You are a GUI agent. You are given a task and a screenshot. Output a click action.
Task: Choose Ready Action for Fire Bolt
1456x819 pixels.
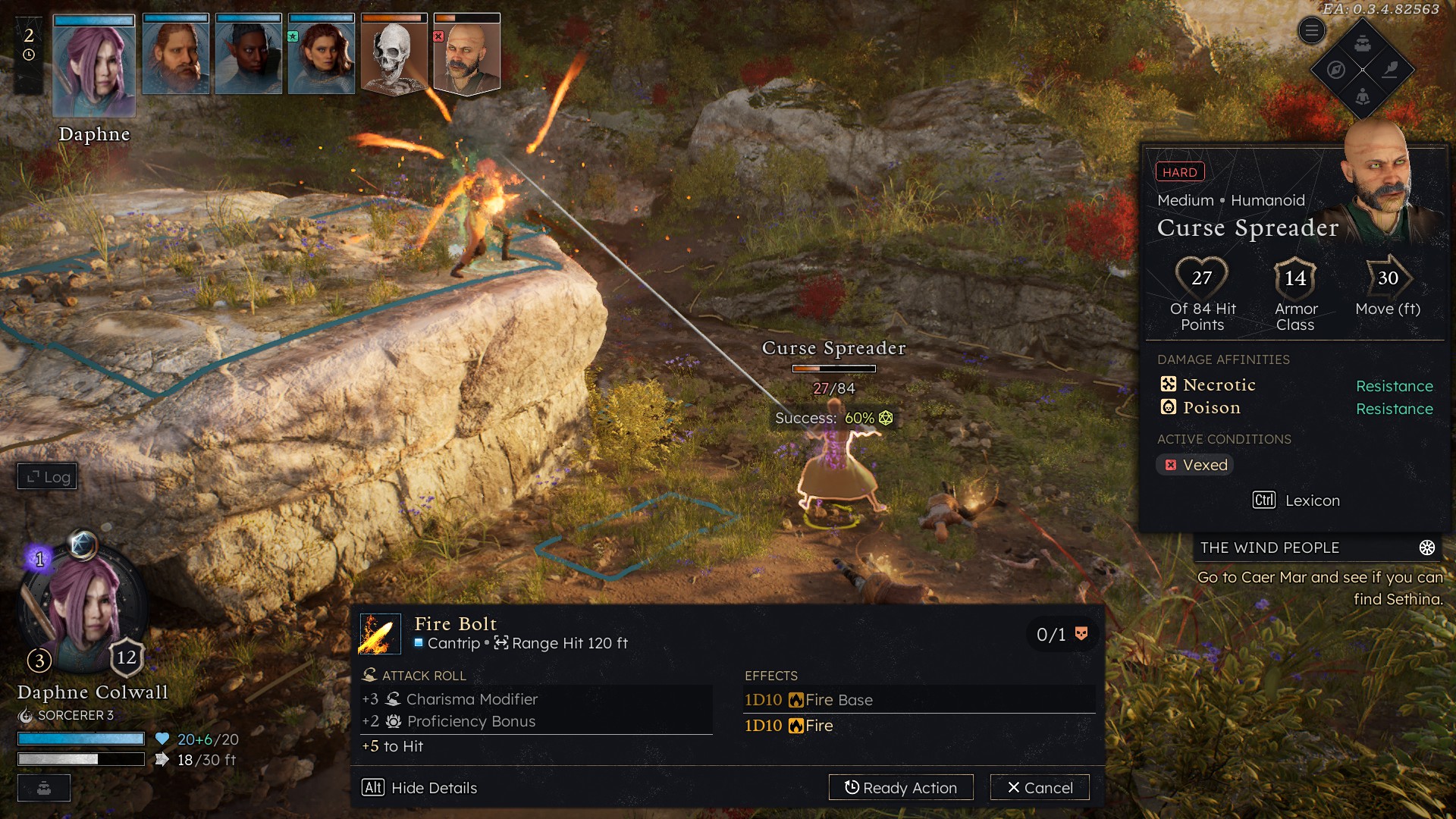[901, 787]
